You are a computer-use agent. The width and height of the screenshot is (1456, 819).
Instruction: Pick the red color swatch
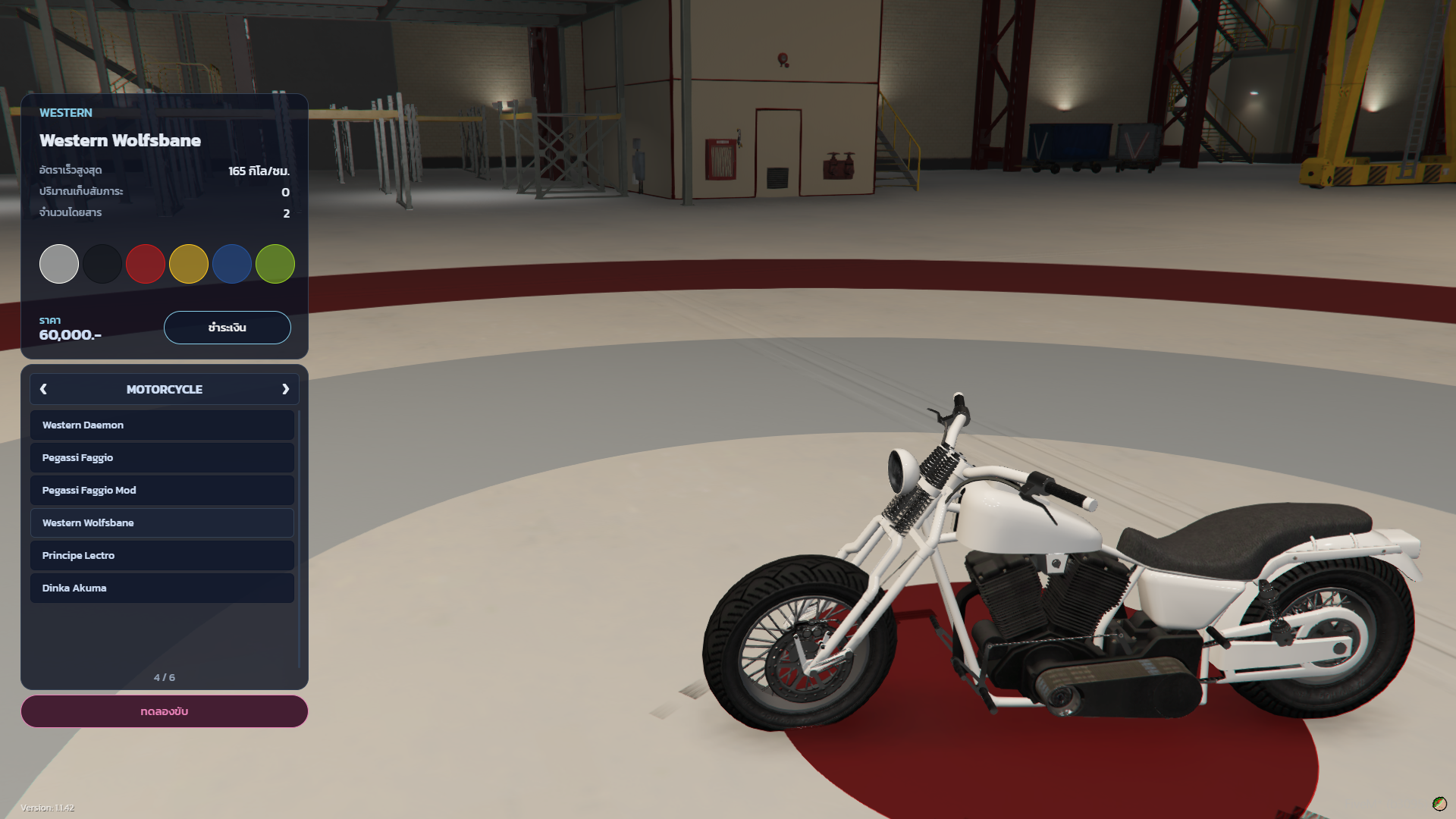coord(146,264)
